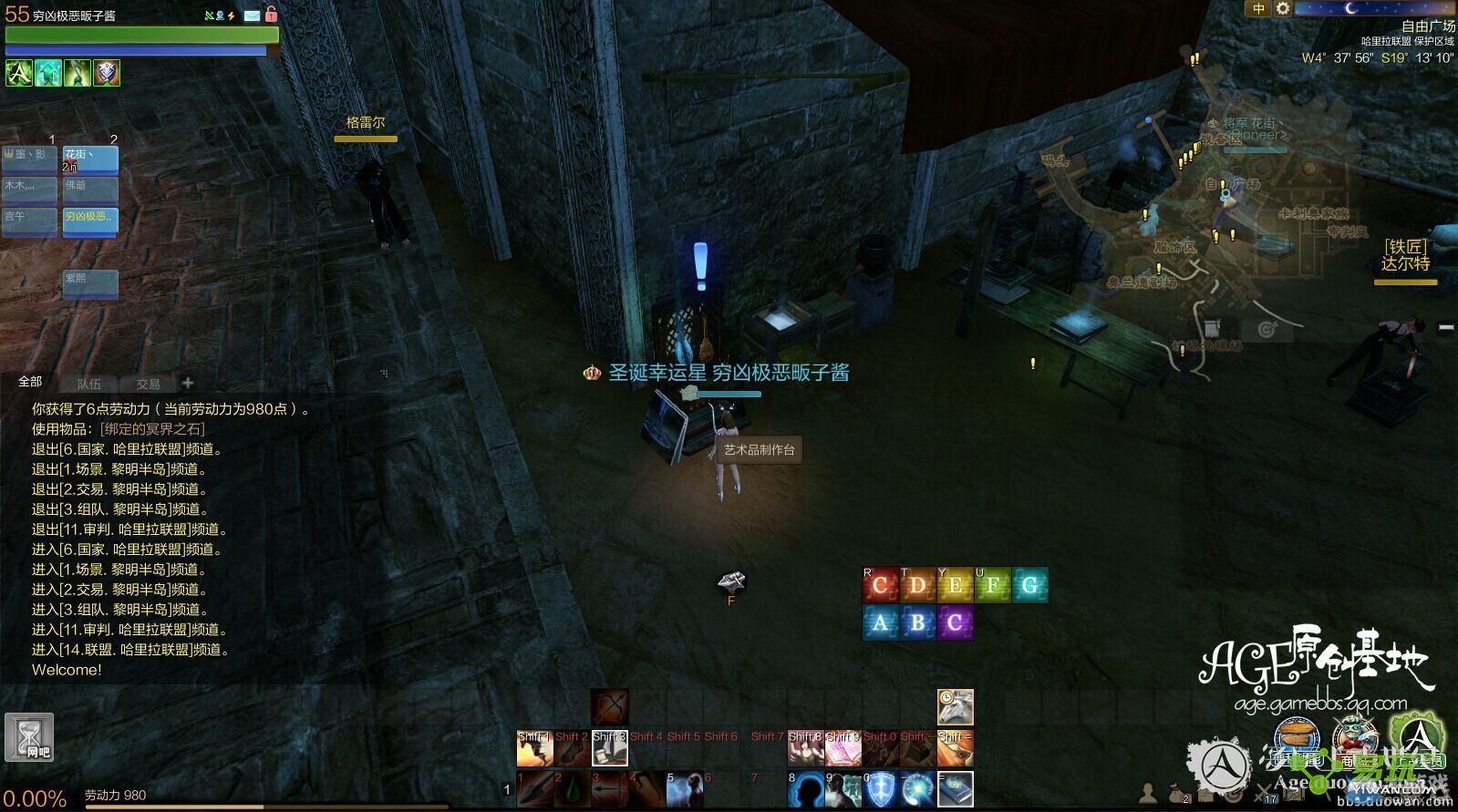Click the 网吧 hourglass button
Image resolution: width=1458 pixels, height=812 pixels.
click(x=29, y=737)
